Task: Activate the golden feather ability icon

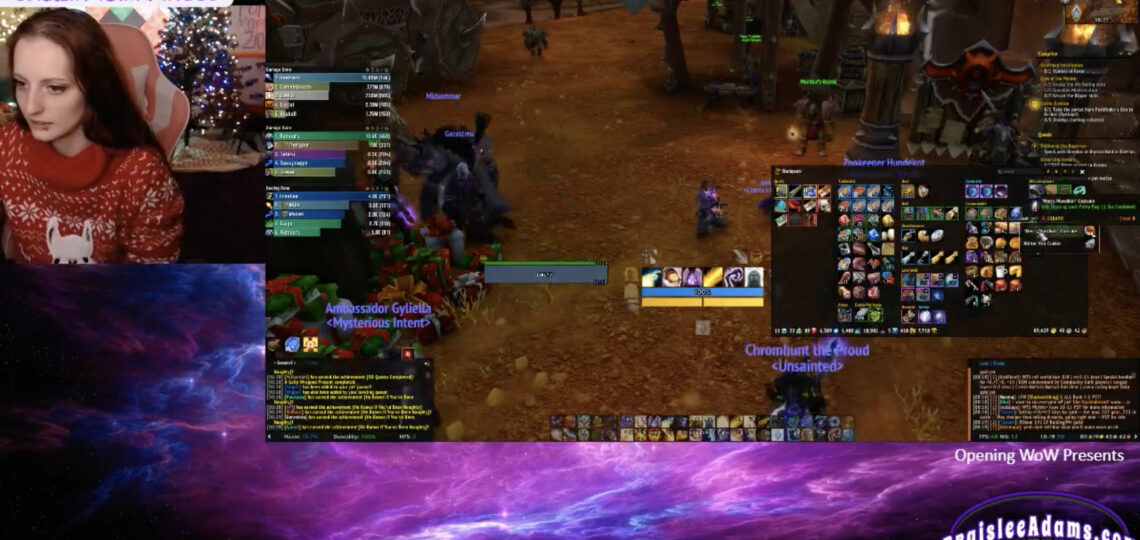Action: 711,277
